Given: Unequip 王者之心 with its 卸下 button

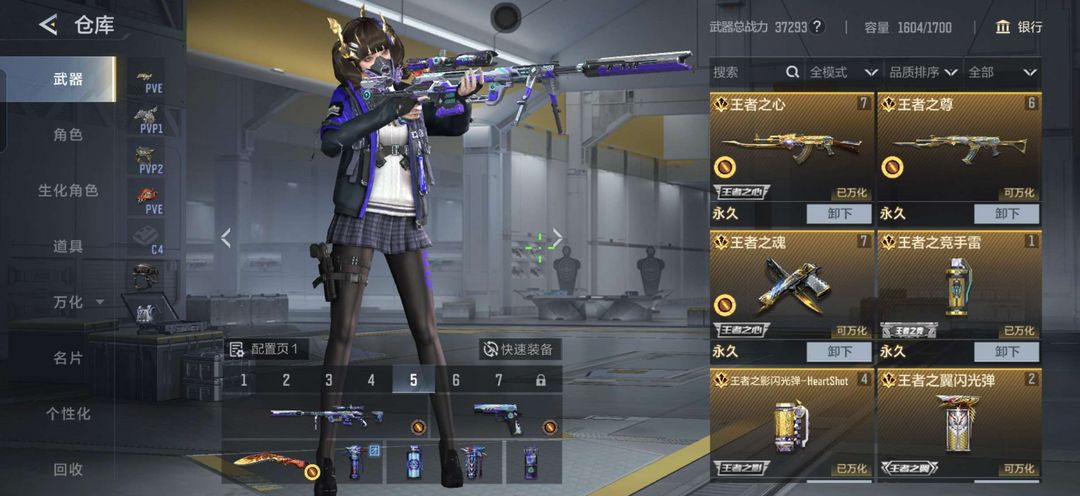Looking at the screenshot, I should (x=840, y=213).
